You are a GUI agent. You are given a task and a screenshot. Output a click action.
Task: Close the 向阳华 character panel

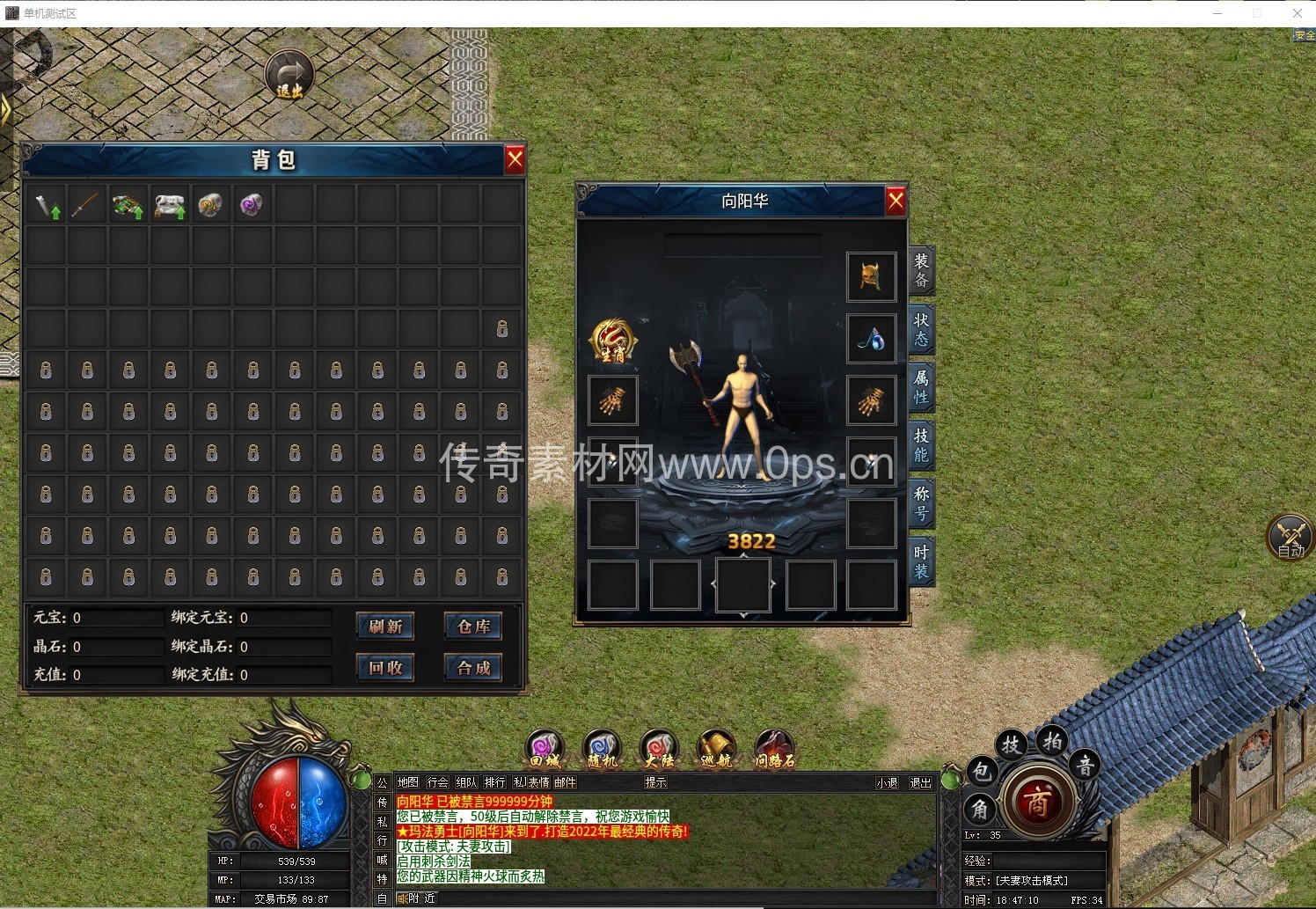pos(896,202)
